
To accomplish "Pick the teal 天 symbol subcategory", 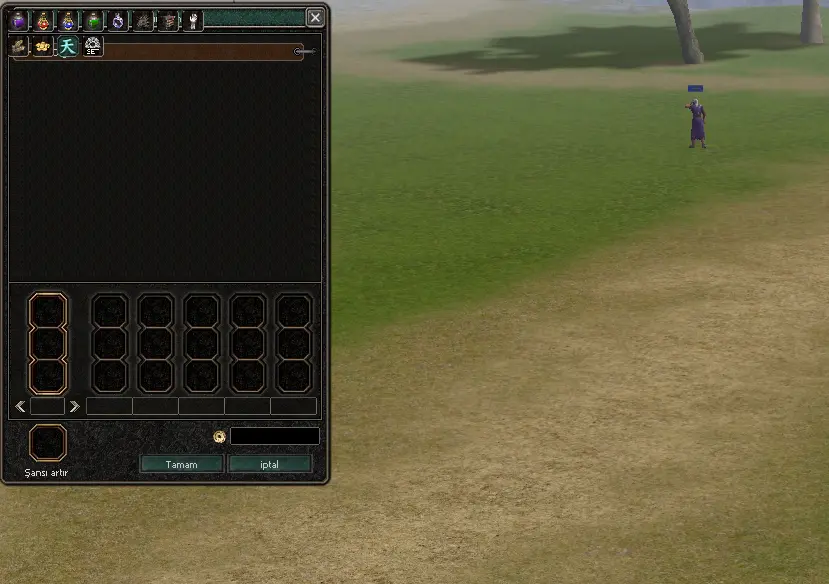I will [x=68, y=46].
